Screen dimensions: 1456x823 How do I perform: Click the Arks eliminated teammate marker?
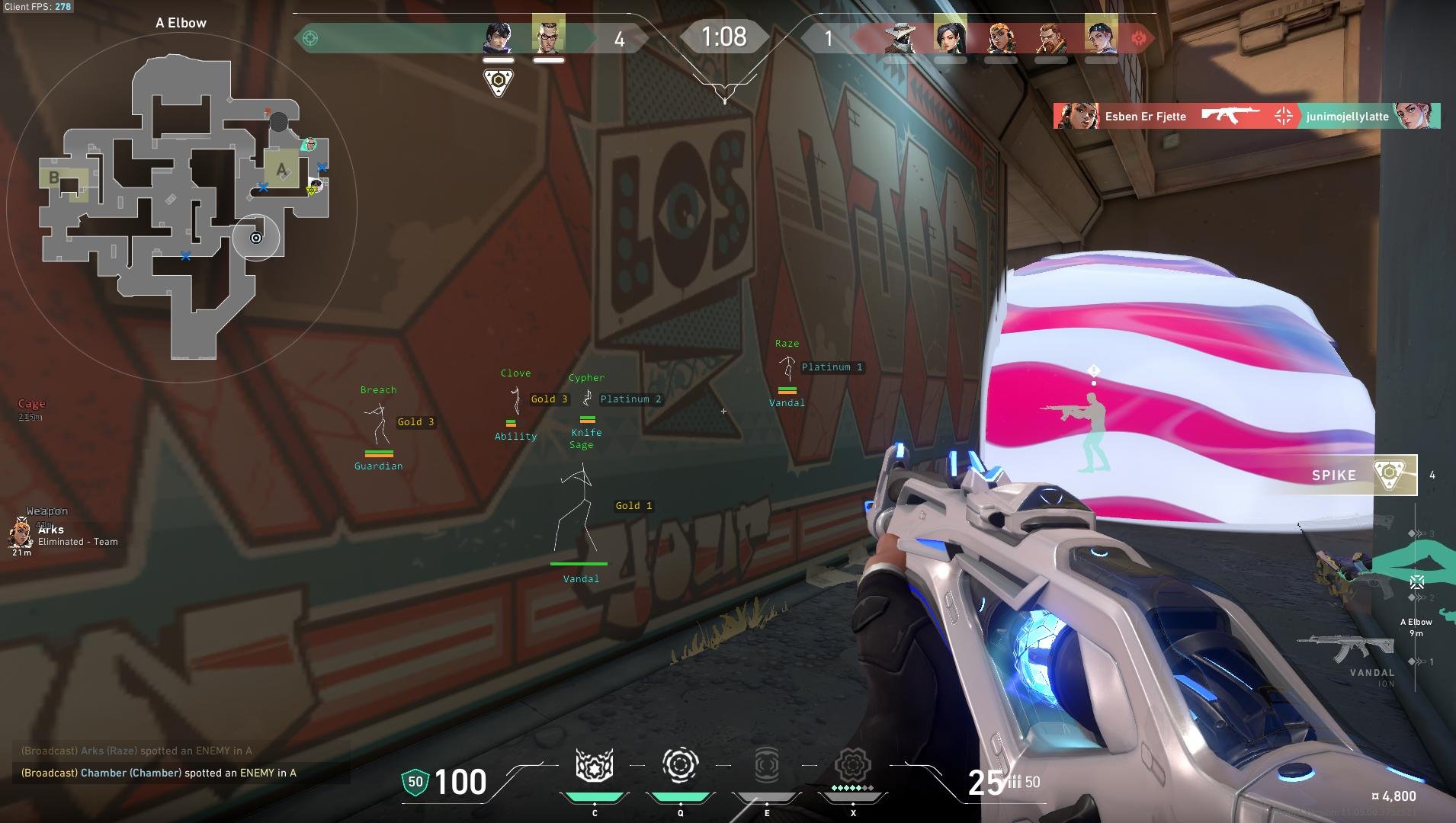21,533
